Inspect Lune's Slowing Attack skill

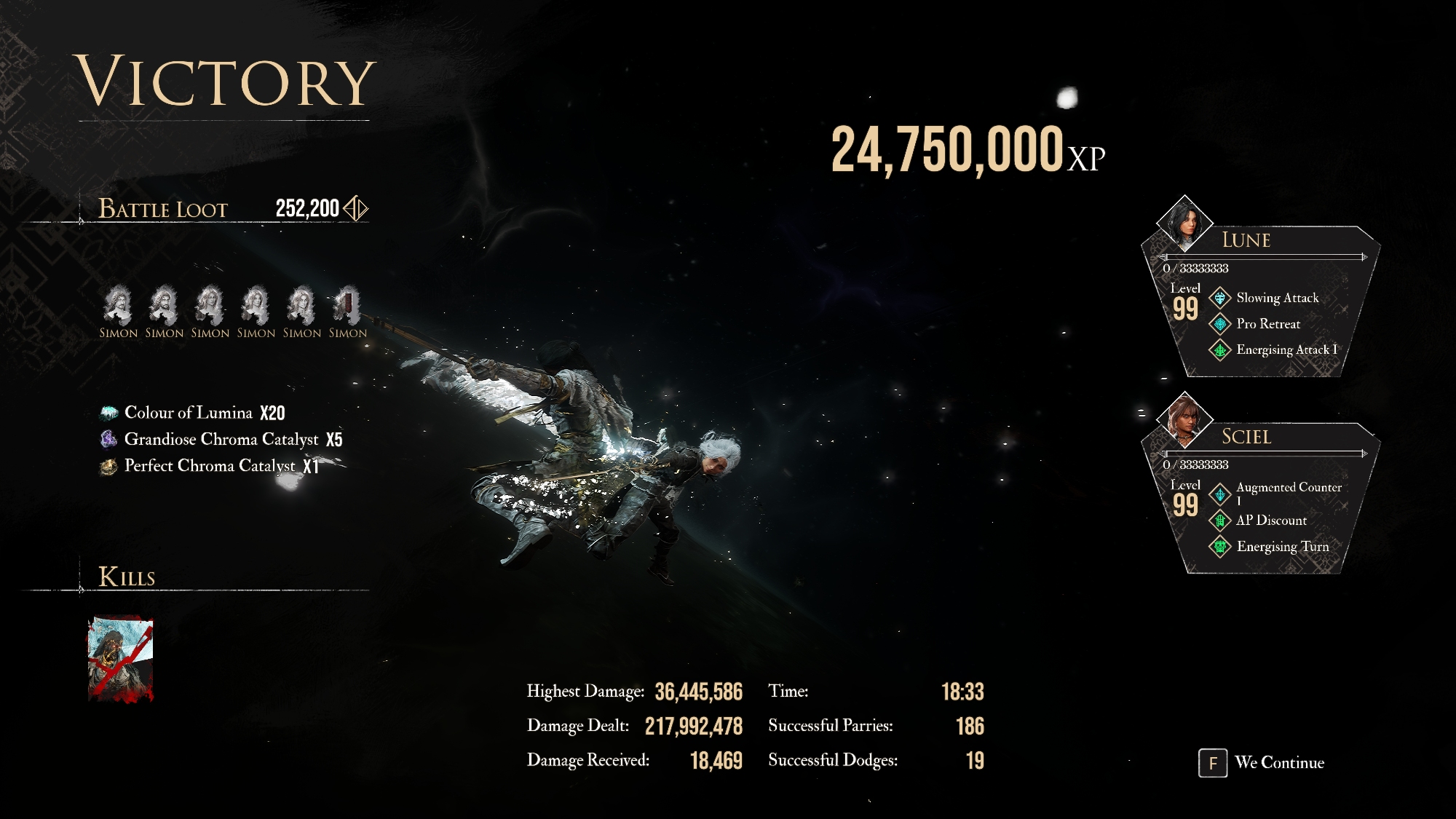click(x=1277, y=298)
